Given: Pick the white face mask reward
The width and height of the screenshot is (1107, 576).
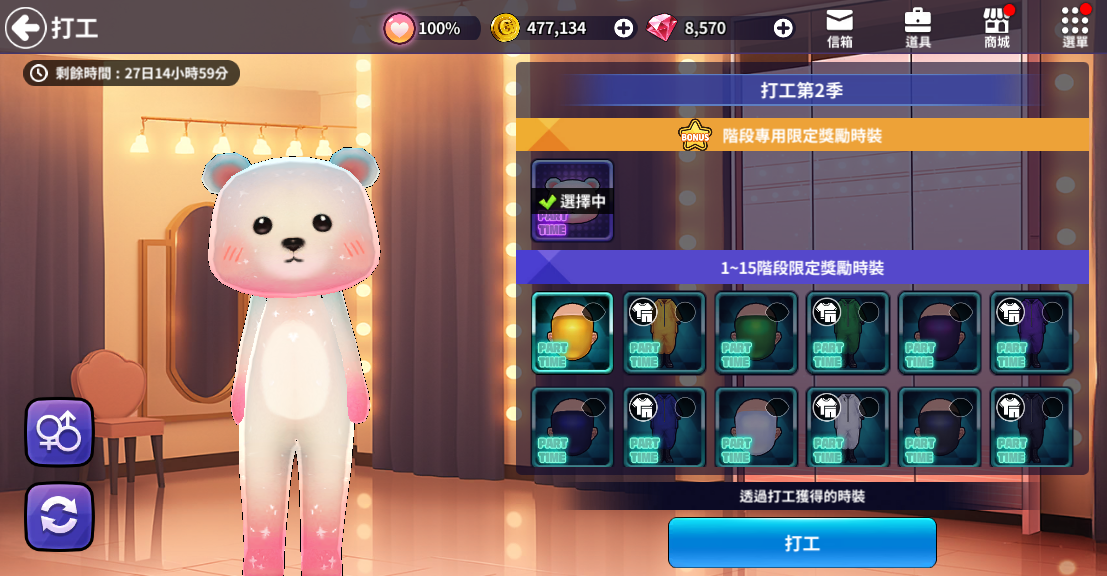Looking at the screenshot, I should pos(756,427).
